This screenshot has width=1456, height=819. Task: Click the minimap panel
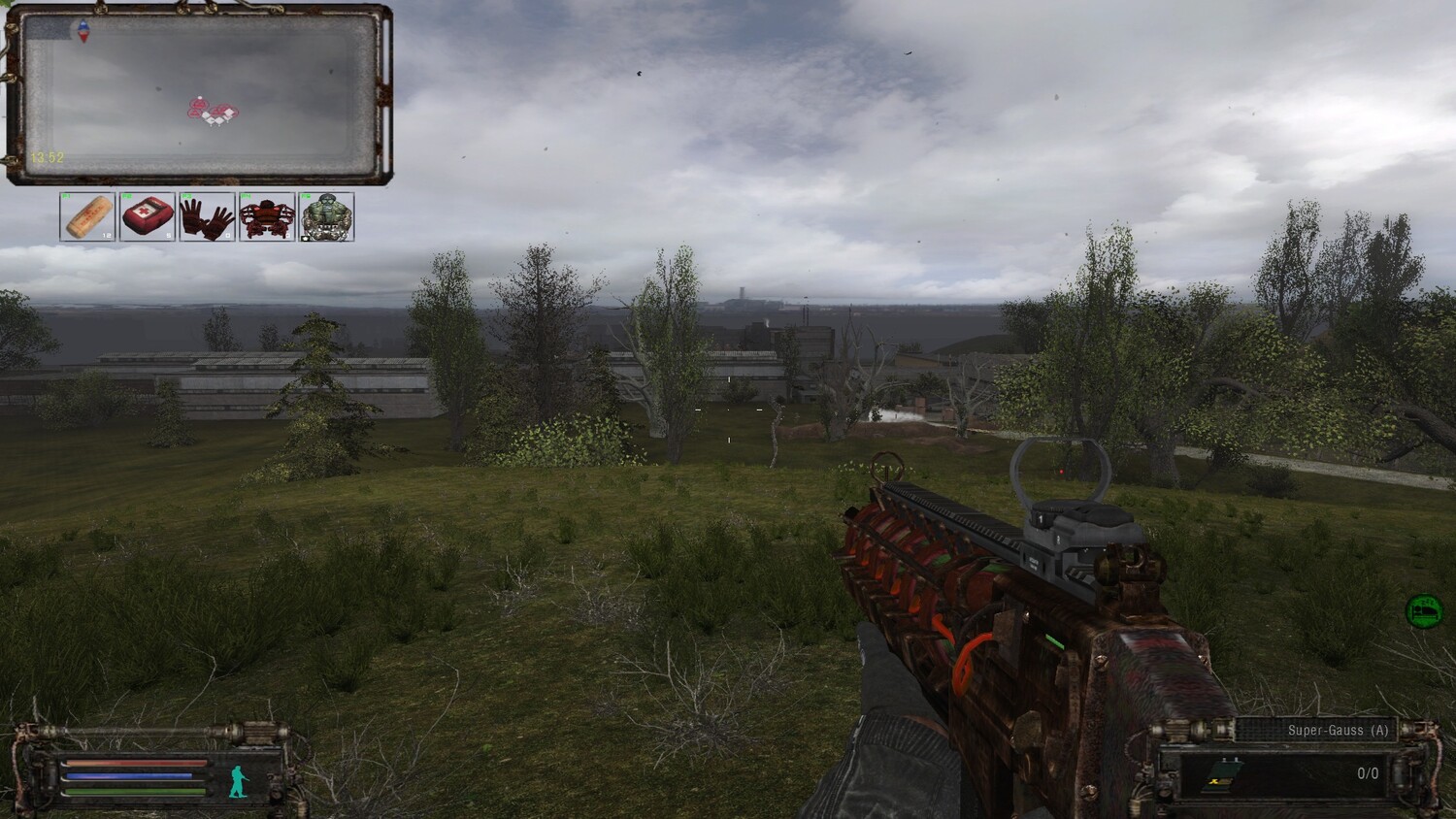(199, 94)
